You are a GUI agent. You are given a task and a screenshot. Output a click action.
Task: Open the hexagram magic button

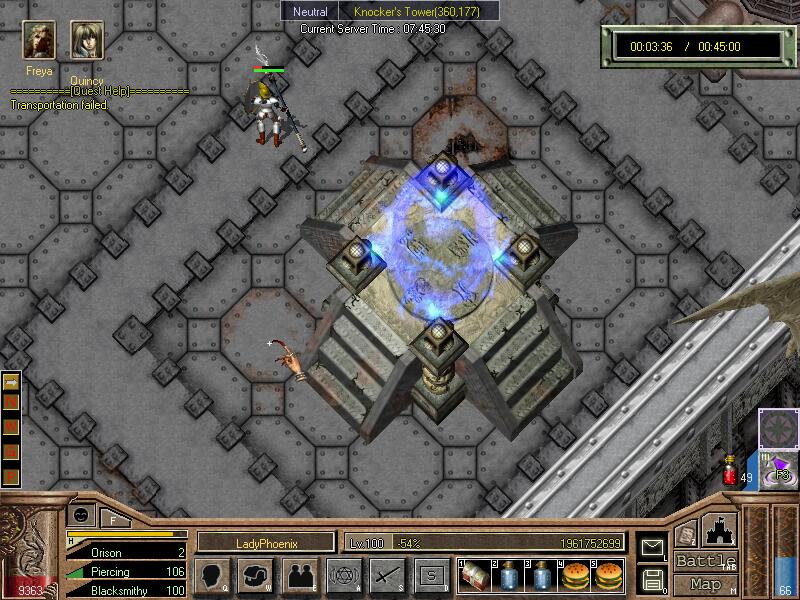[x=343, y=576]
